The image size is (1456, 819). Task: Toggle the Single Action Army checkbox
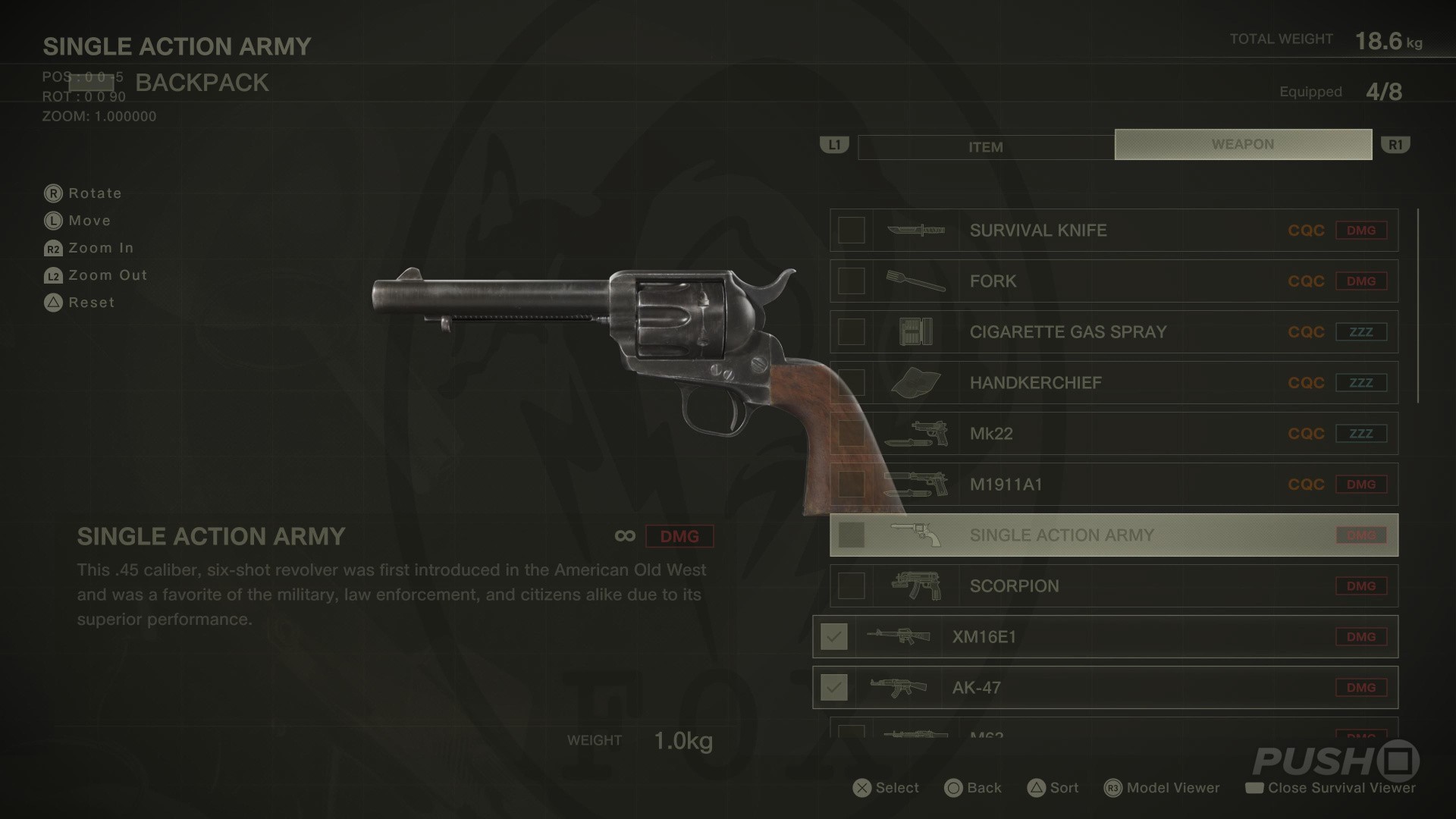point(851,535)
